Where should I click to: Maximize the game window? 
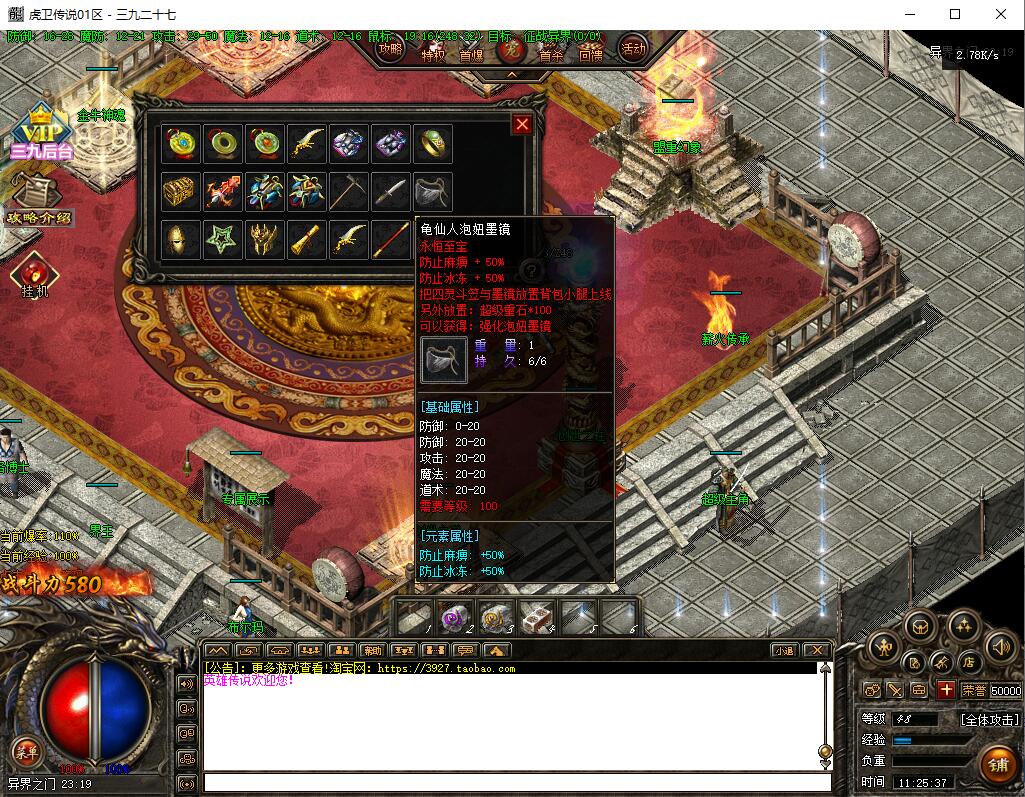click(x=955, y=14)
